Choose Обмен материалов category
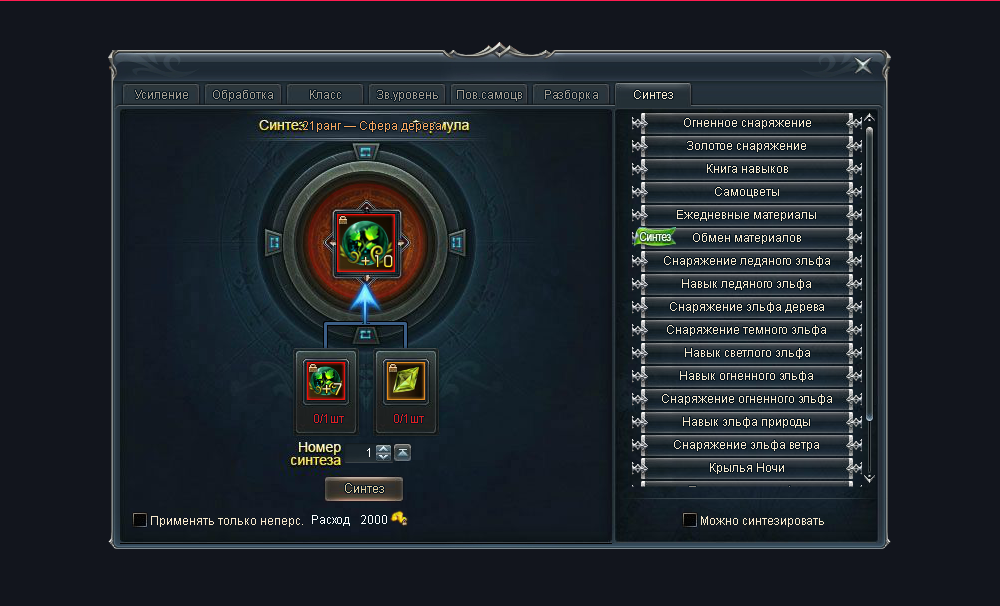1000x606 pixels. tap(747, 238)
